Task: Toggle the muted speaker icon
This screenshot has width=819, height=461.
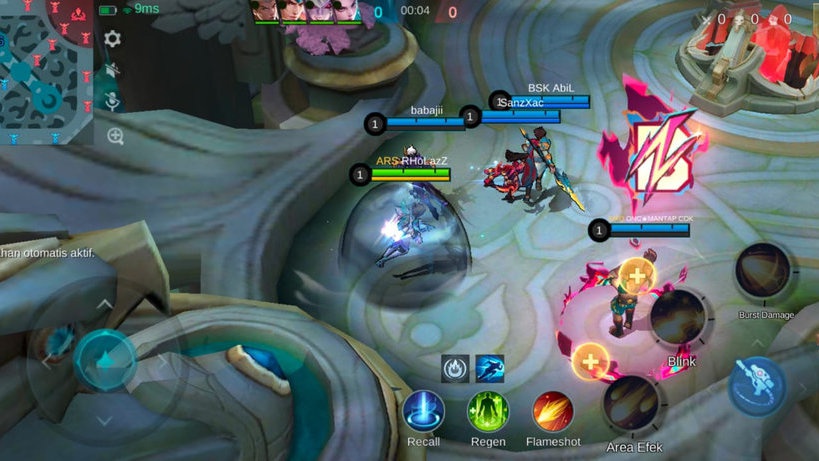Action: (x=113, y=70)
